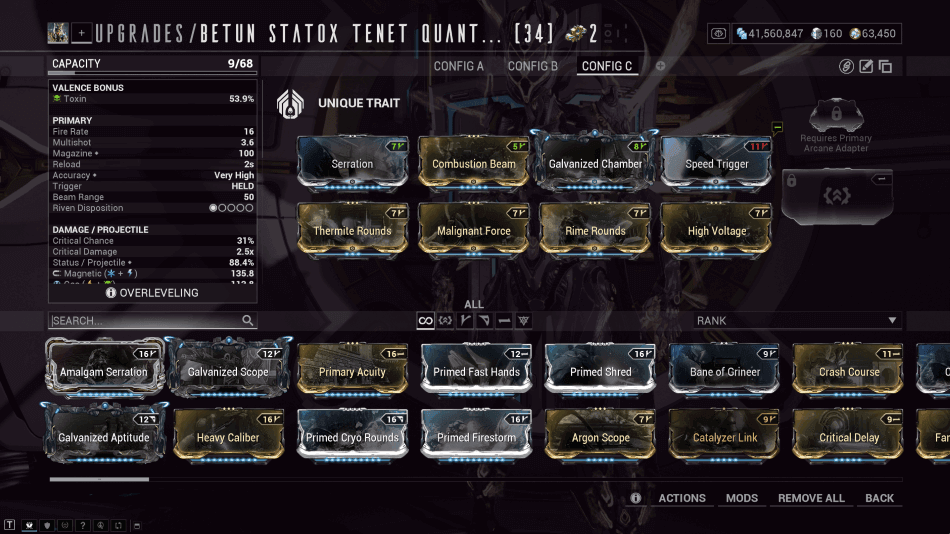
Task: Pick the Galvanized Chamber mod
Action: click(x=595, y=163)
